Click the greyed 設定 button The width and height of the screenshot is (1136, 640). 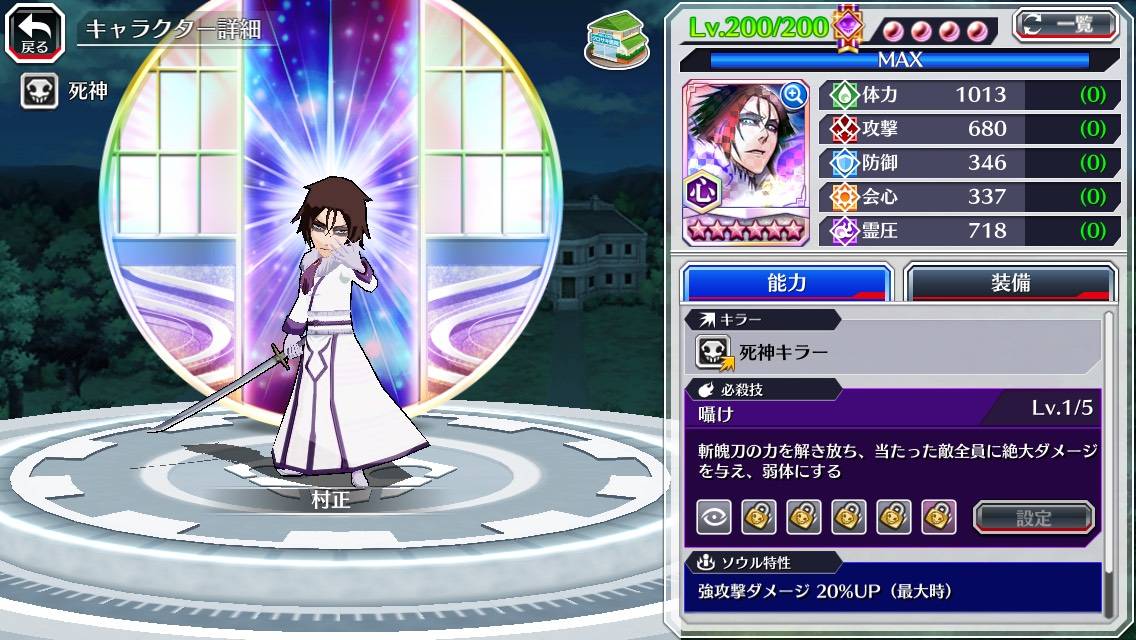(1034, 517)
